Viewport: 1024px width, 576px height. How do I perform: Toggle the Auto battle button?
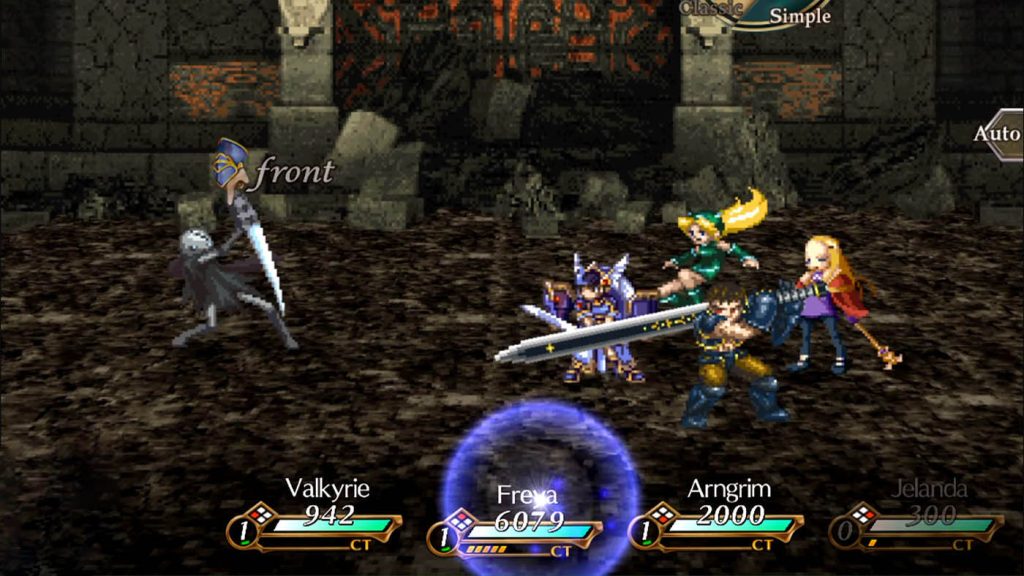pyautogui.click(x=1000, y=134)
